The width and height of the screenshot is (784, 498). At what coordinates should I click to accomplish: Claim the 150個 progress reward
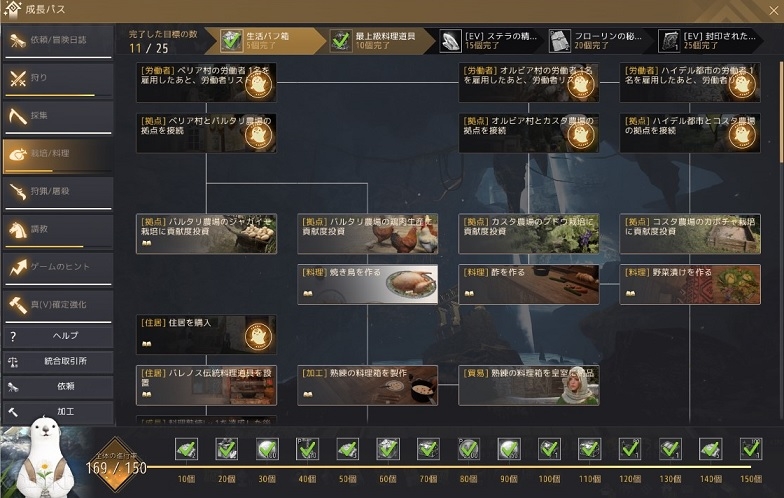pos(750,450)
